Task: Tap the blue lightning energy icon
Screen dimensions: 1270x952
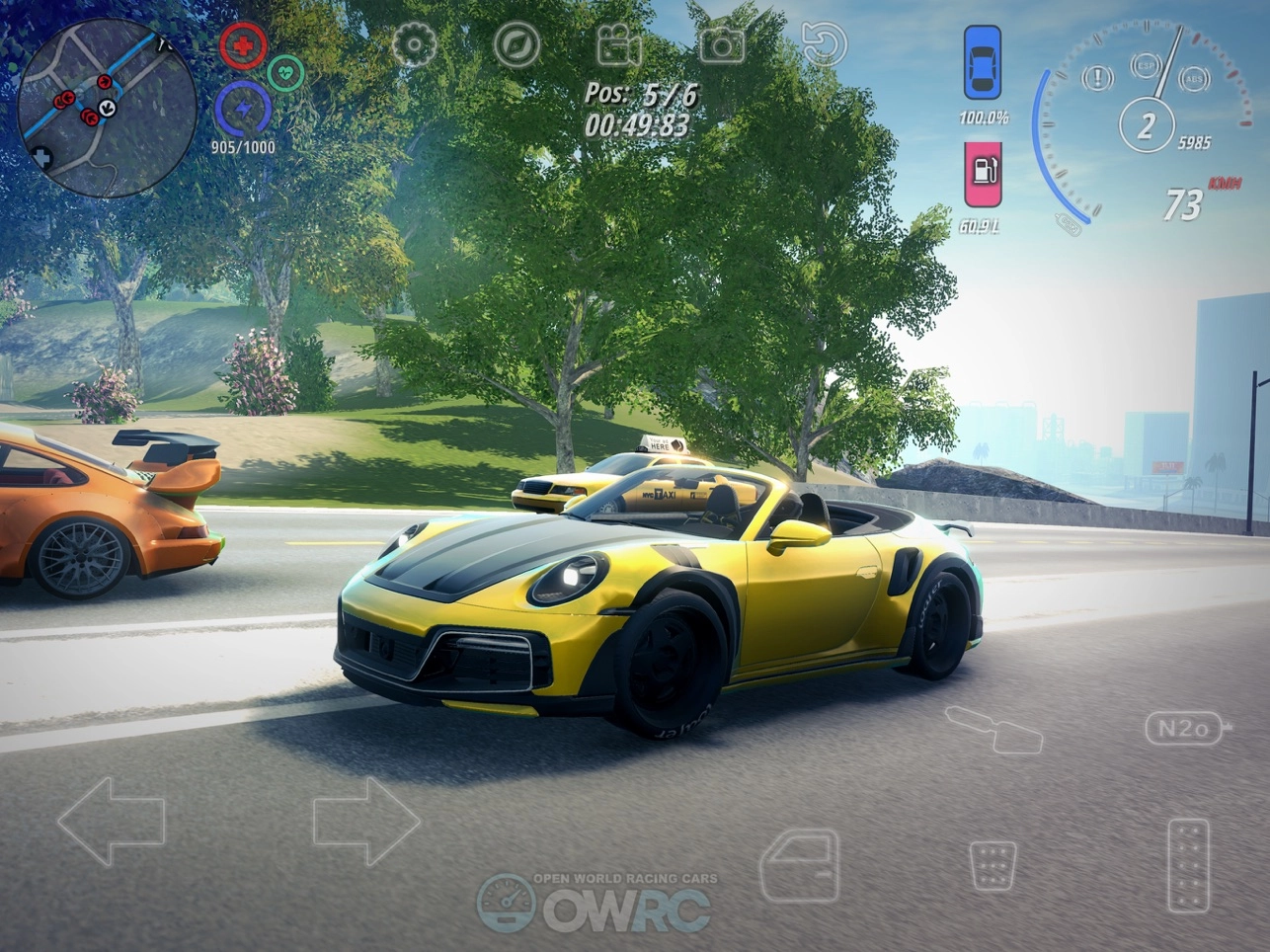Action: click(242, 109)
